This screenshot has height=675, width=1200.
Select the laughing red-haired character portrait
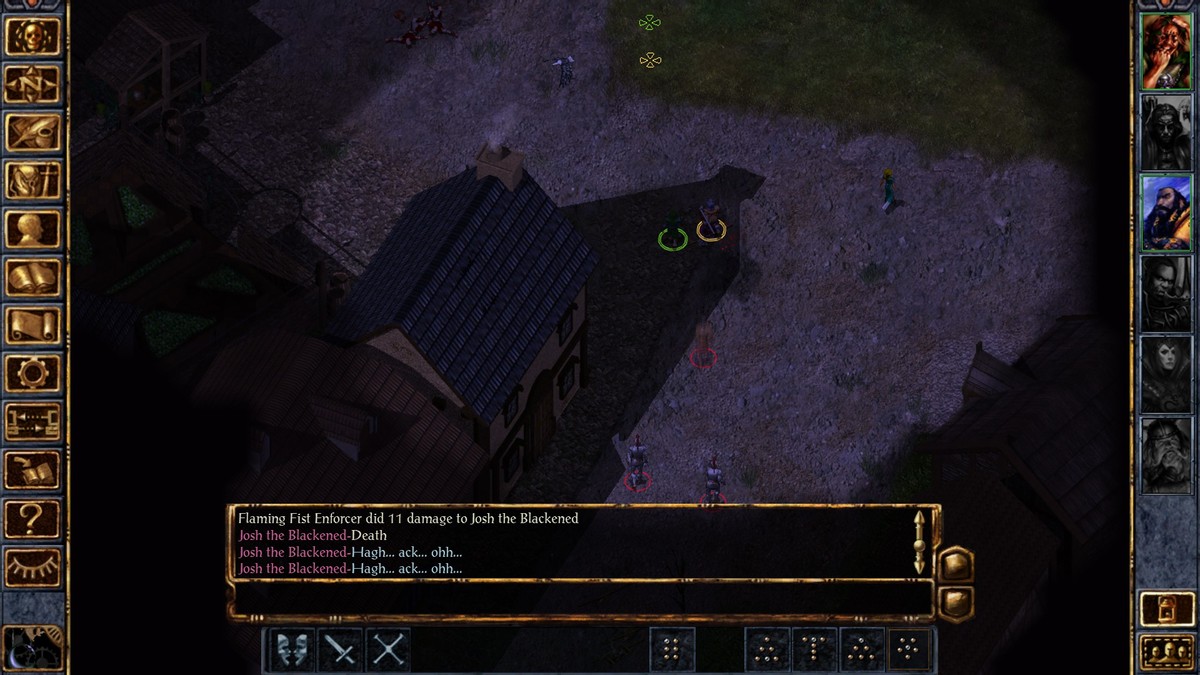point(1166,52)
